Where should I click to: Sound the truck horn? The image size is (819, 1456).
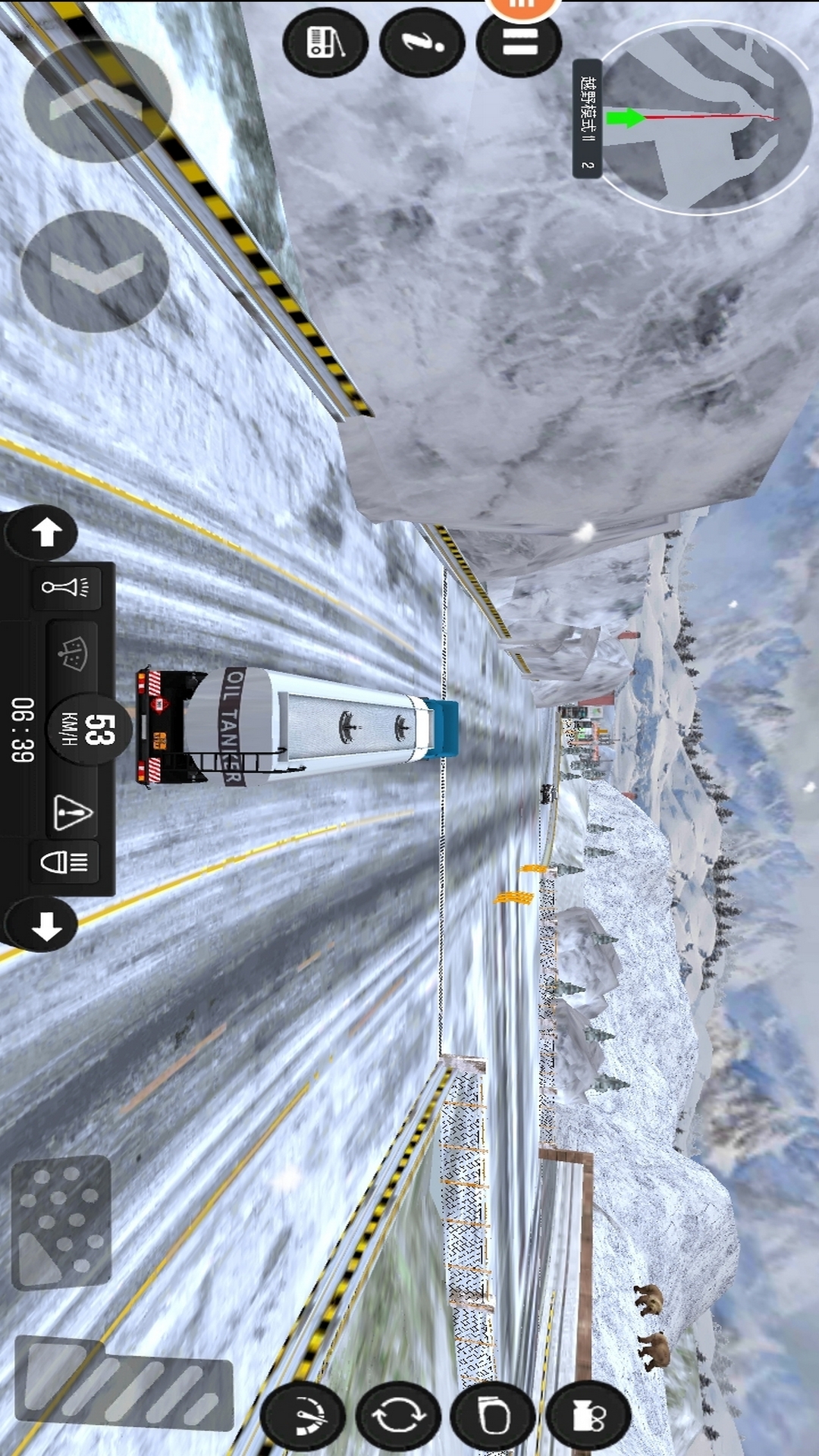tap(66, 588)
